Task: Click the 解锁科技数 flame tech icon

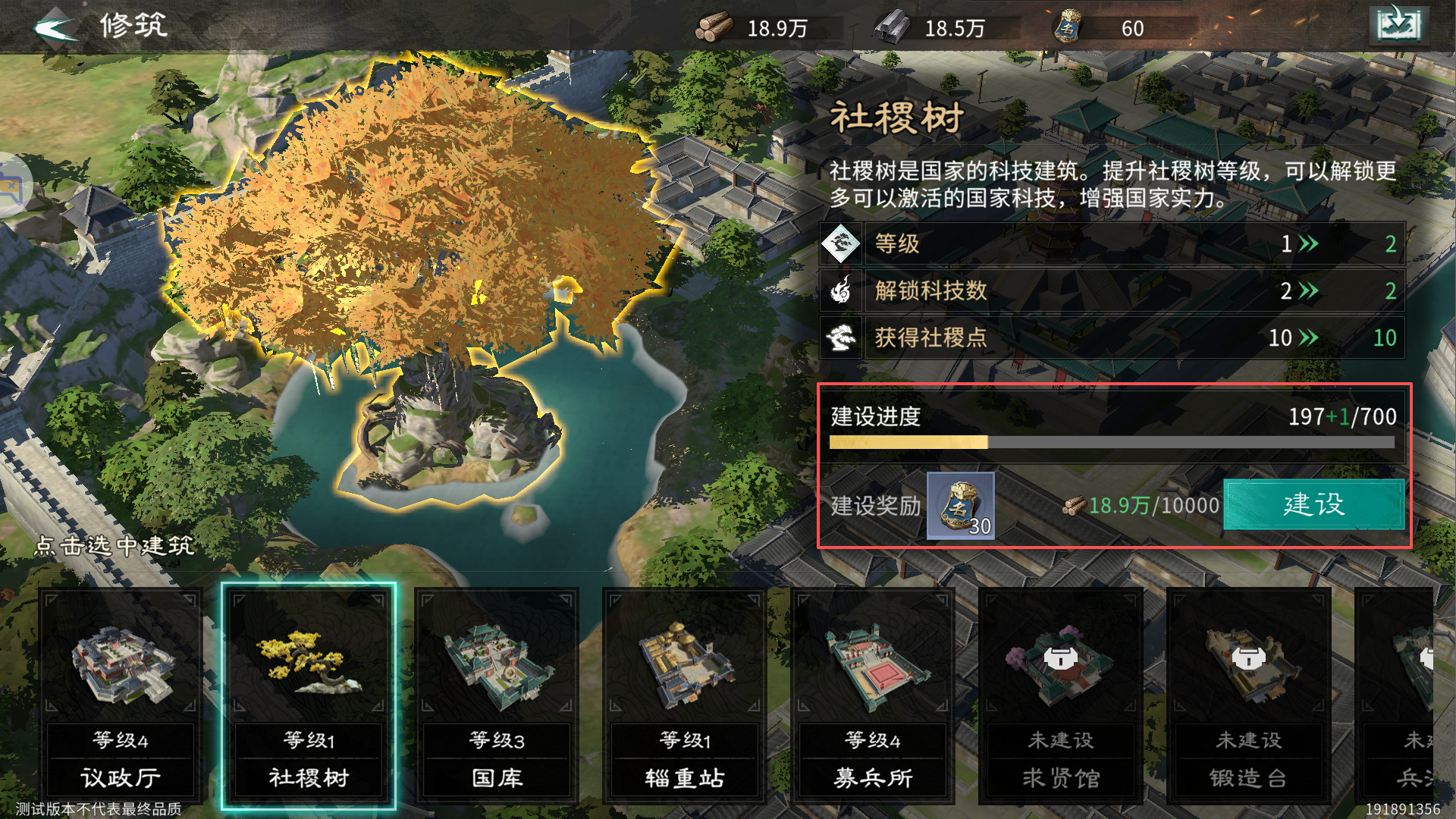Action: [x=842, y=291]
